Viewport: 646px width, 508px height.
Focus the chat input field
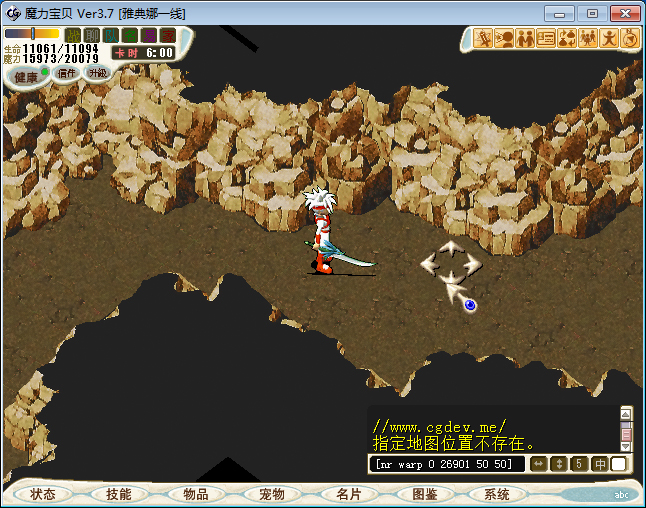click(x=447, y=464)
